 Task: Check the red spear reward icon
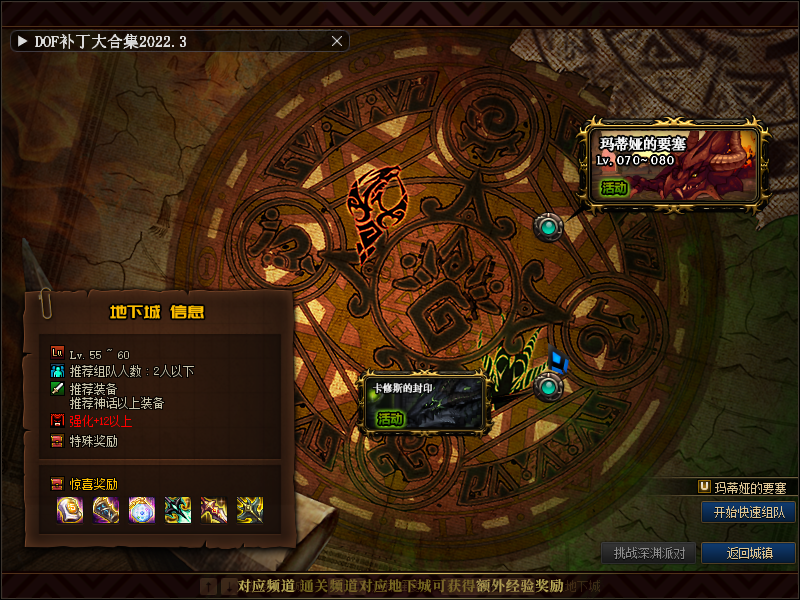point(214,509)
